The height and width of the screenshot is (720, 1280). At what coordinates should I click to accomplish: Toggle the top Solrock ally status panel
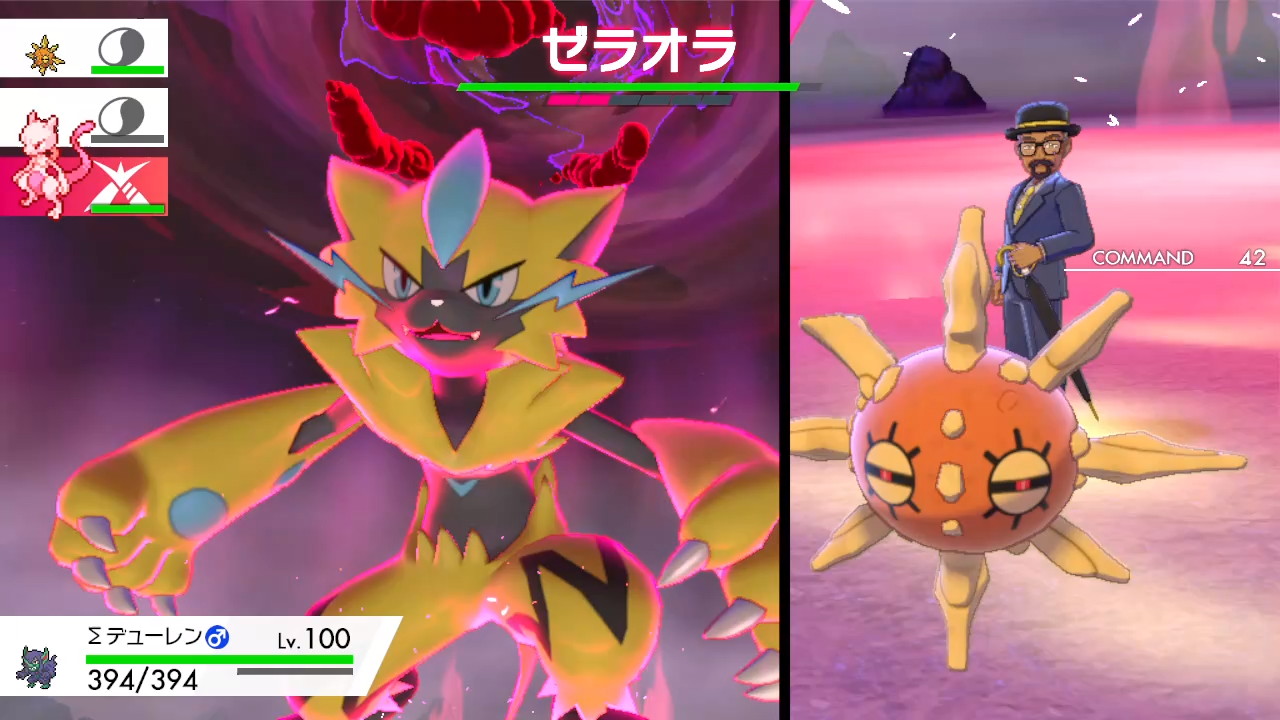click(x=85, y=45)
